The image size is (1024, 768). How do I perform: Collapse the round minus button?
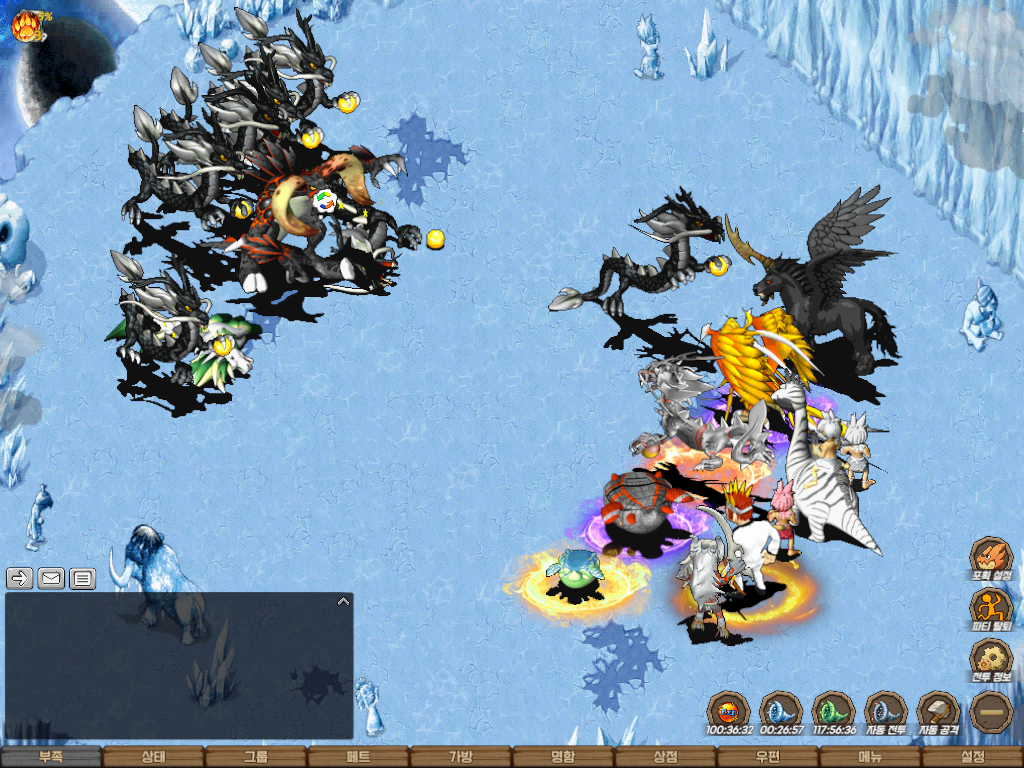tap(991, 712)
